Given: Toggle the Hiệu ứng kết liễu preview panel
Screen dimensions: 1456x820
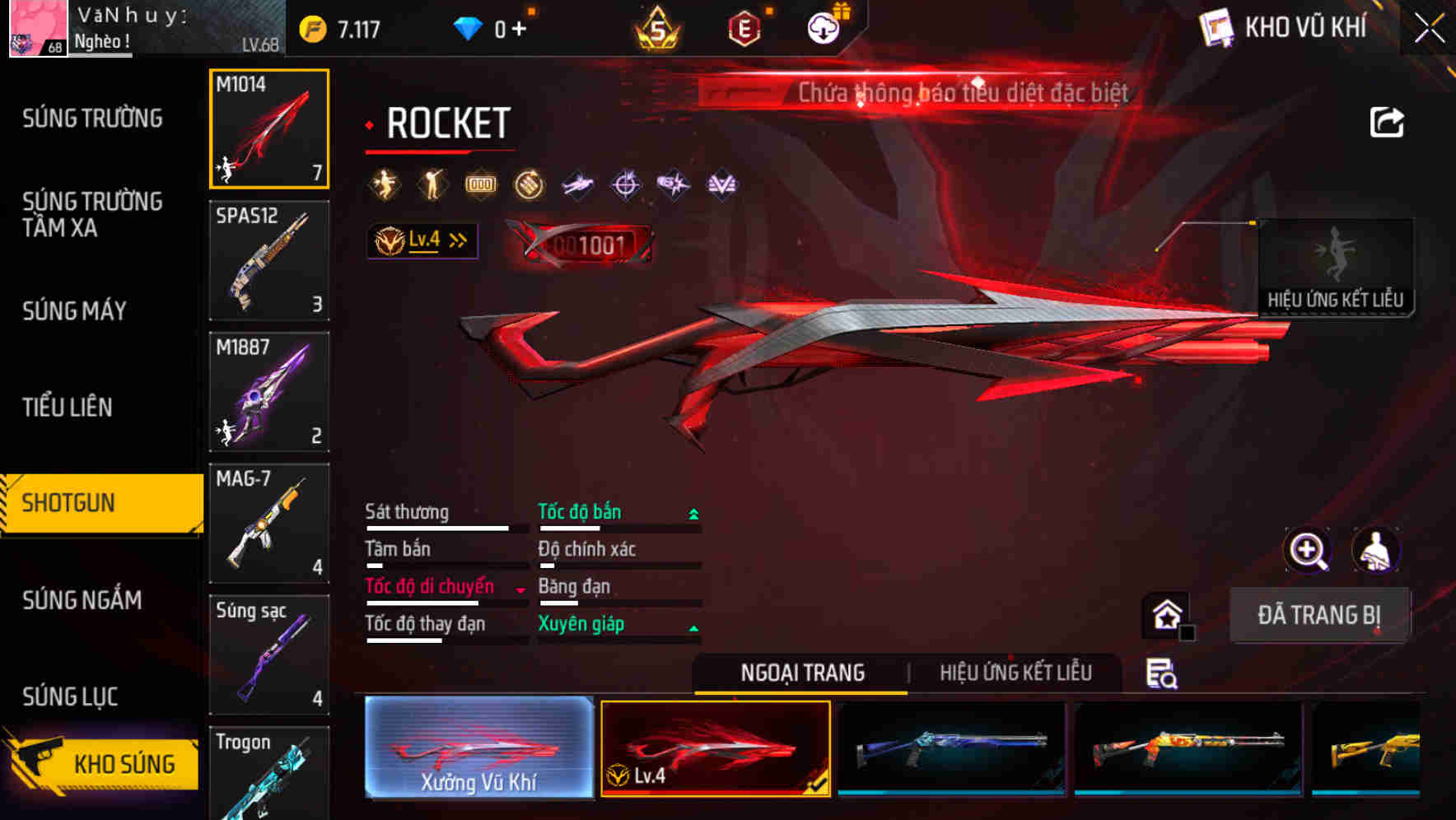Looking at the screenshot, I should pyautogui.click(x=1336, y=268).
